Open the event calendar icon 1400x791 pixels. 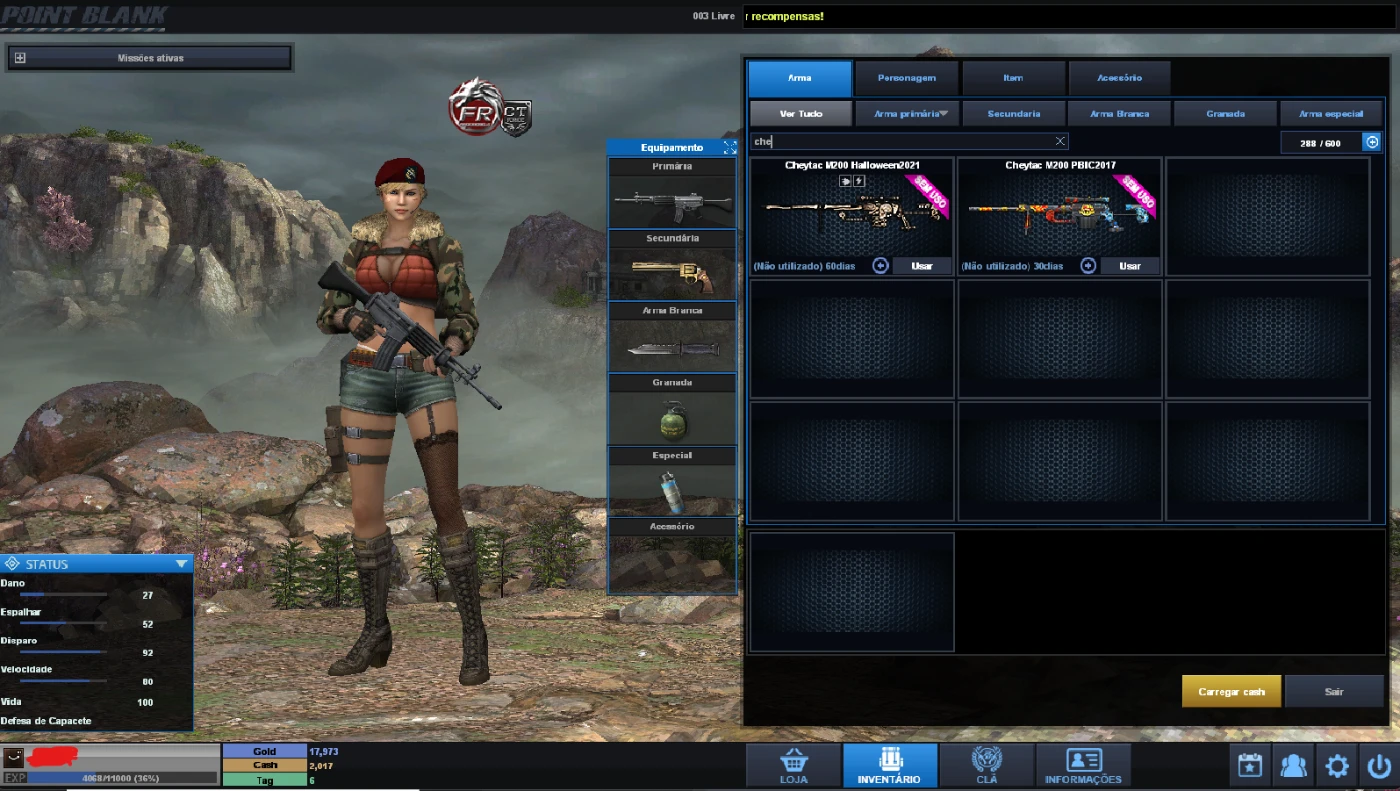1249,765
